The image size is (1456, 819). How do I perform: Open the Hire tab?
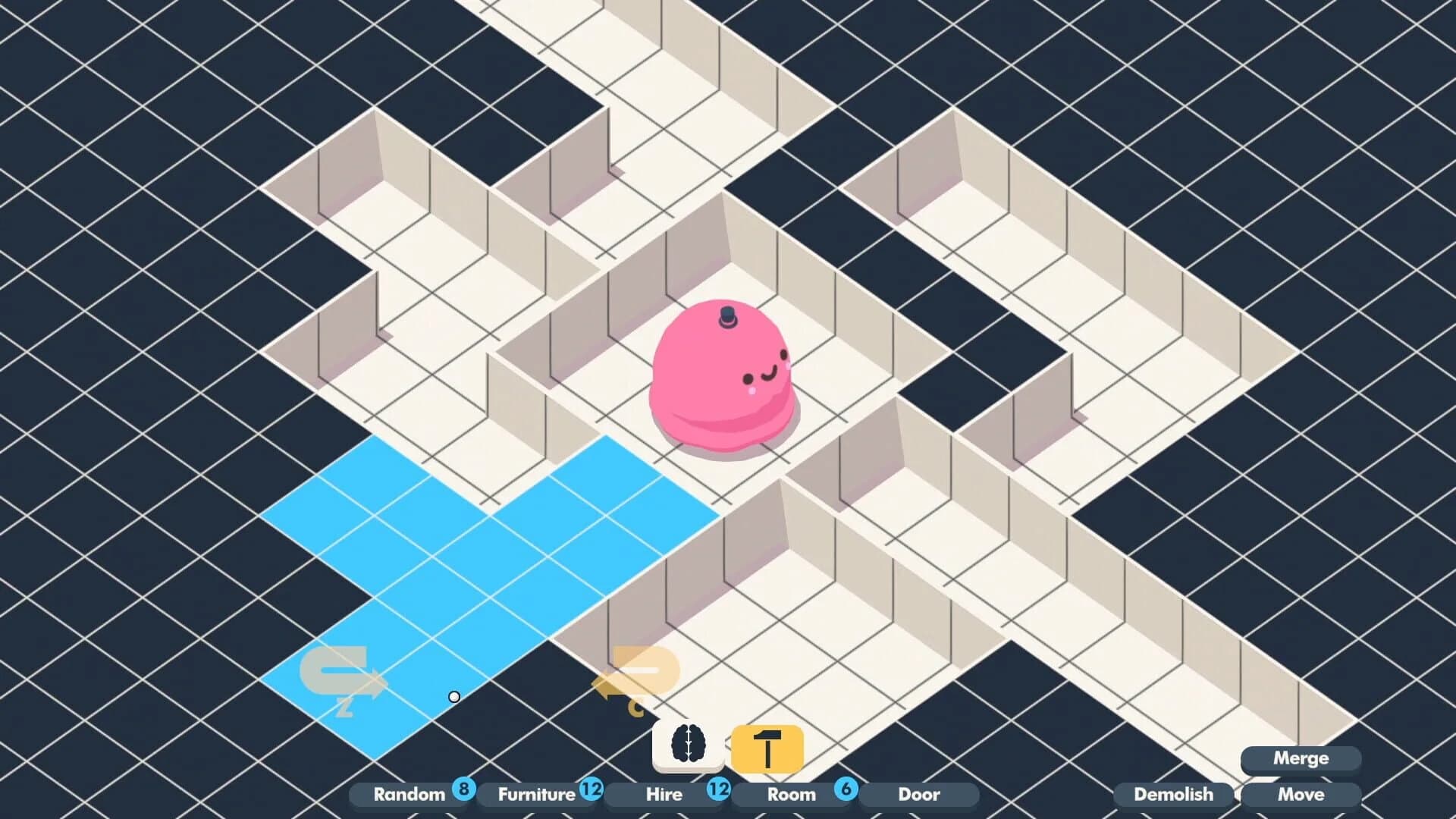tap(664, 795)
